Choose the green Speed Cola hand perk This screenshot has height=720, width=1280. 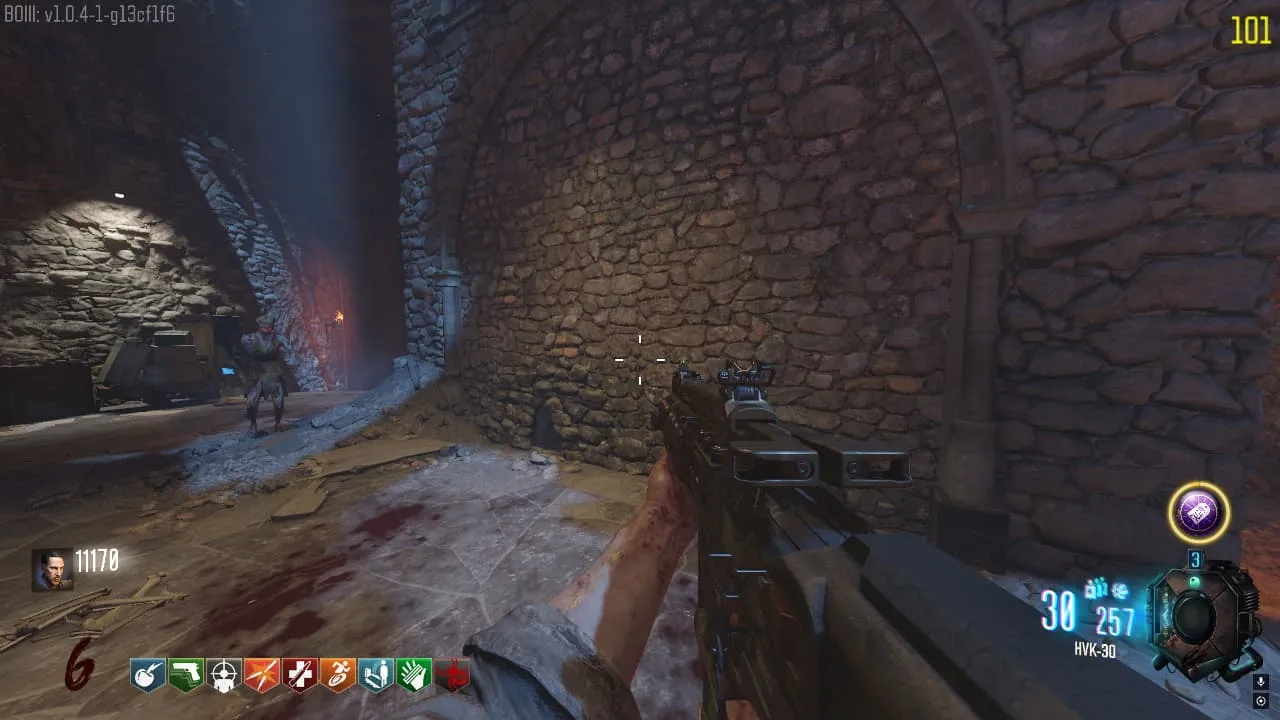coord(412,675)
